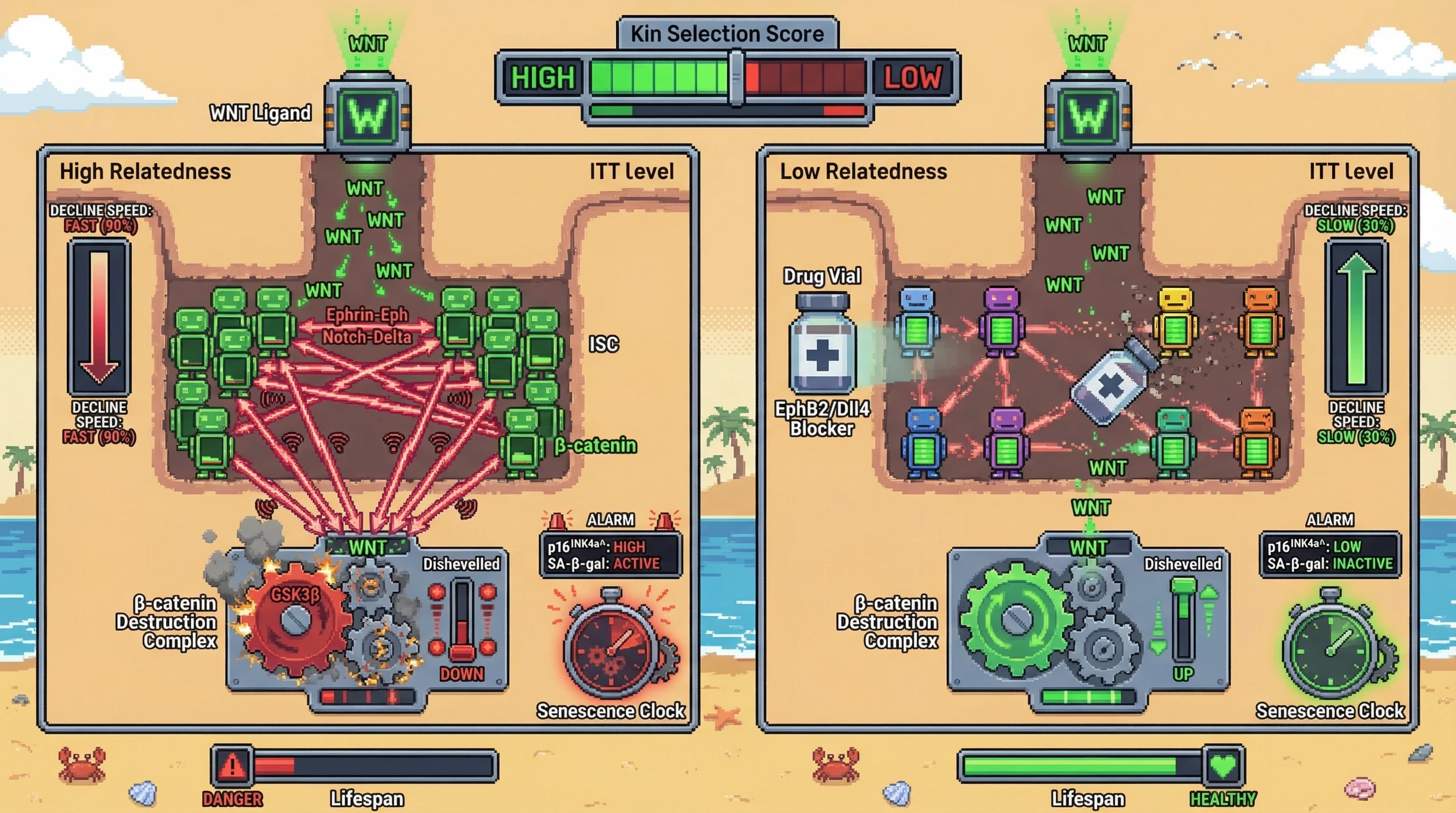Activate the W emitter above Low Relatedness
The height and width of the screenshot is (813, 1456).
(x=1088, y=116)
